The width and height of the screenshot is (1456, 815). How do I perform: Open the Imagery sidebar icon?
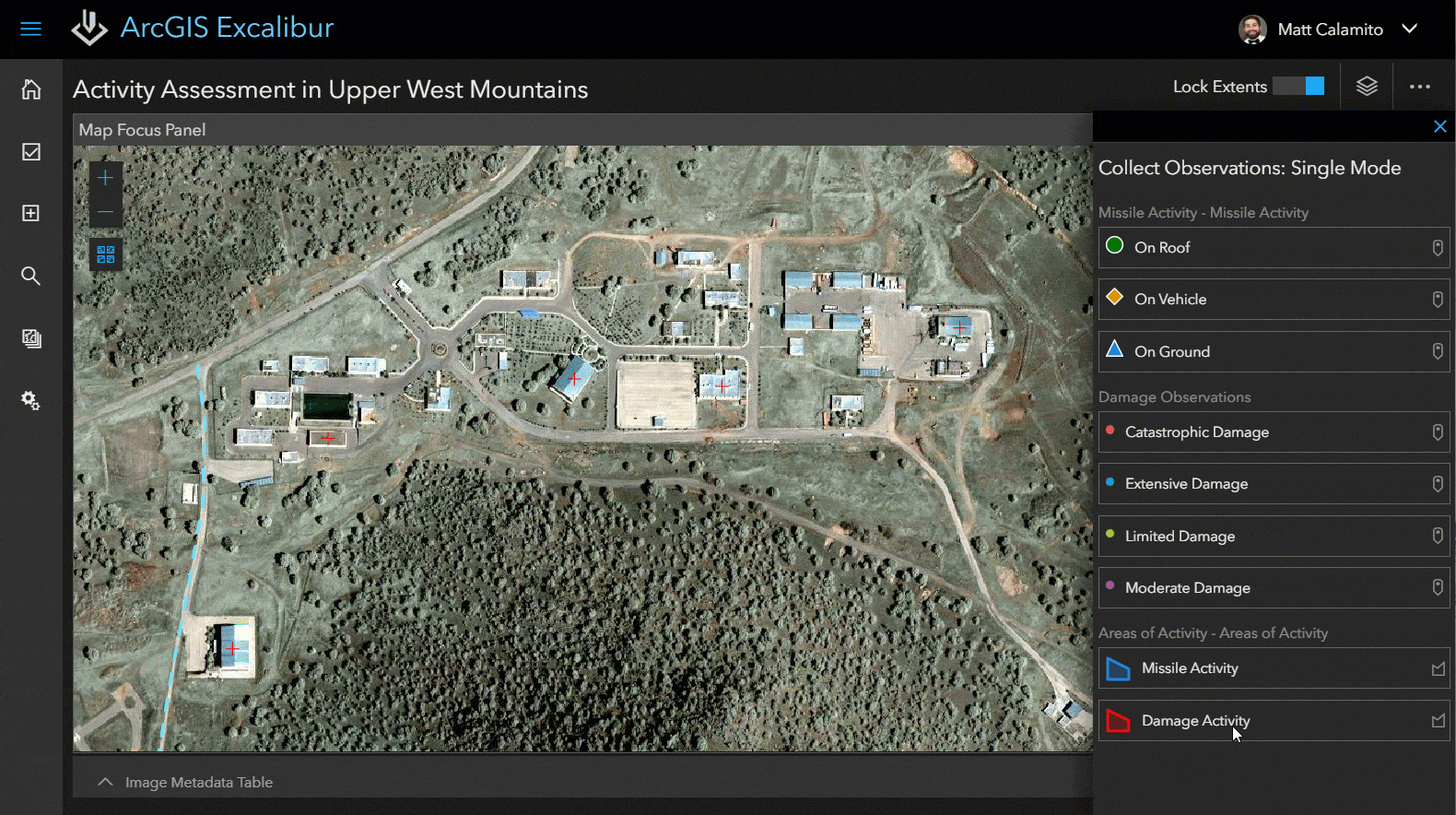coord(30,338)
